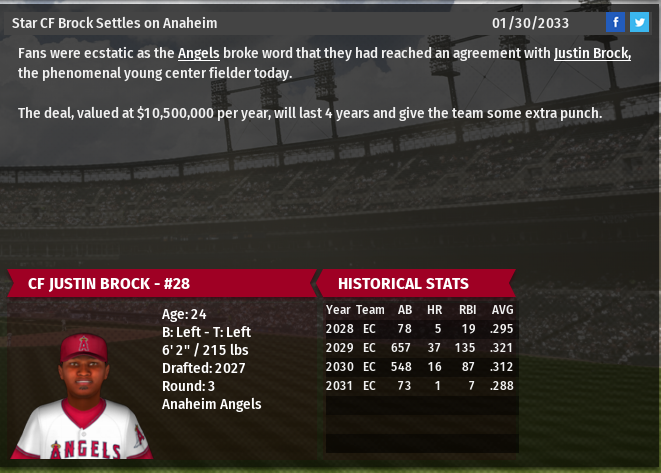The image size is (661, 473).
Task: View Justin Brock's player portrait
Action: pyautogui.click(x=84, y=394)
